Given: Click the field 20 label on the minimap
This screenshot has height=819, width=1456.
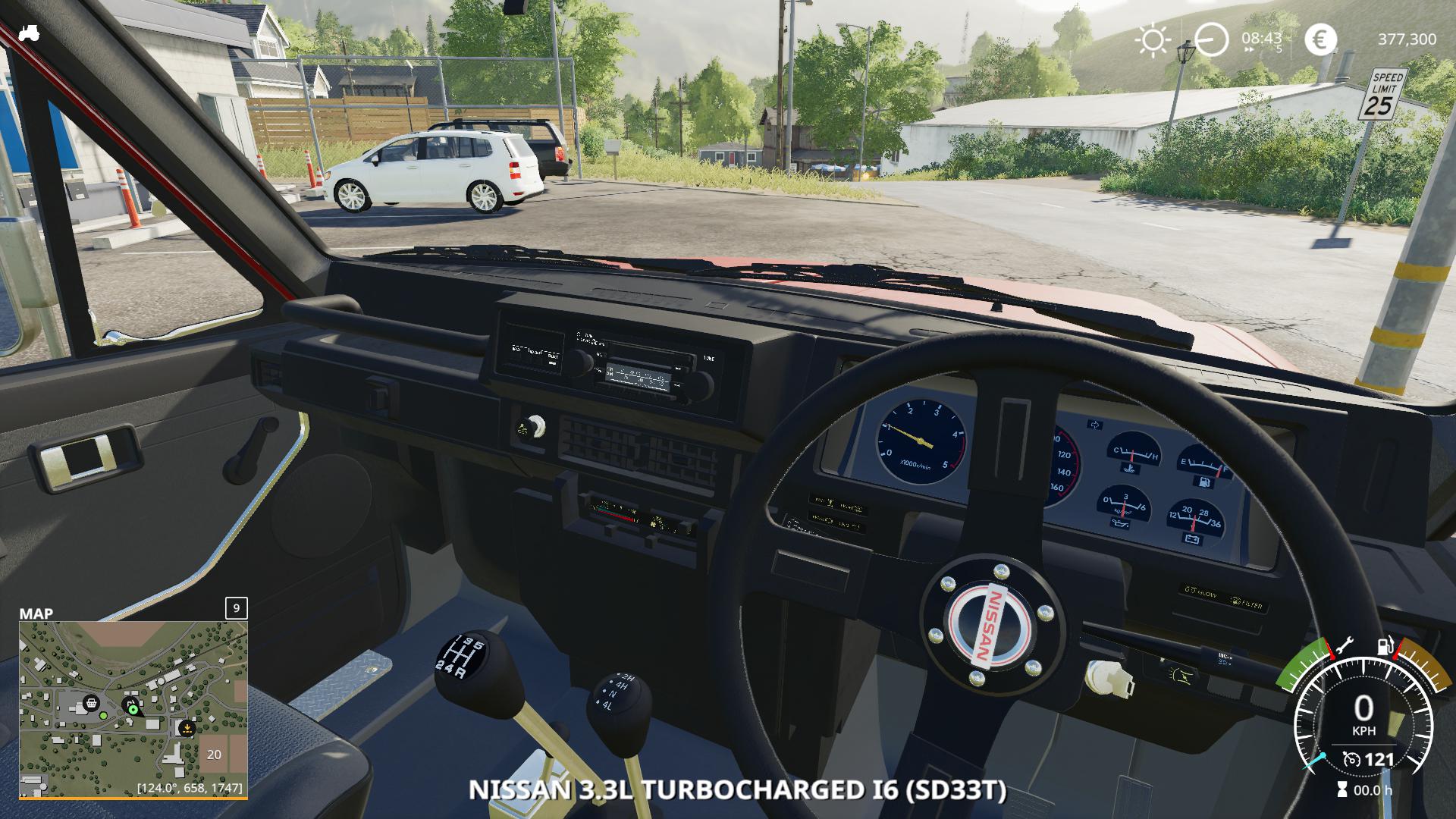Looking at the screenshot, I should pyautogui.click(x=214, y=755).
